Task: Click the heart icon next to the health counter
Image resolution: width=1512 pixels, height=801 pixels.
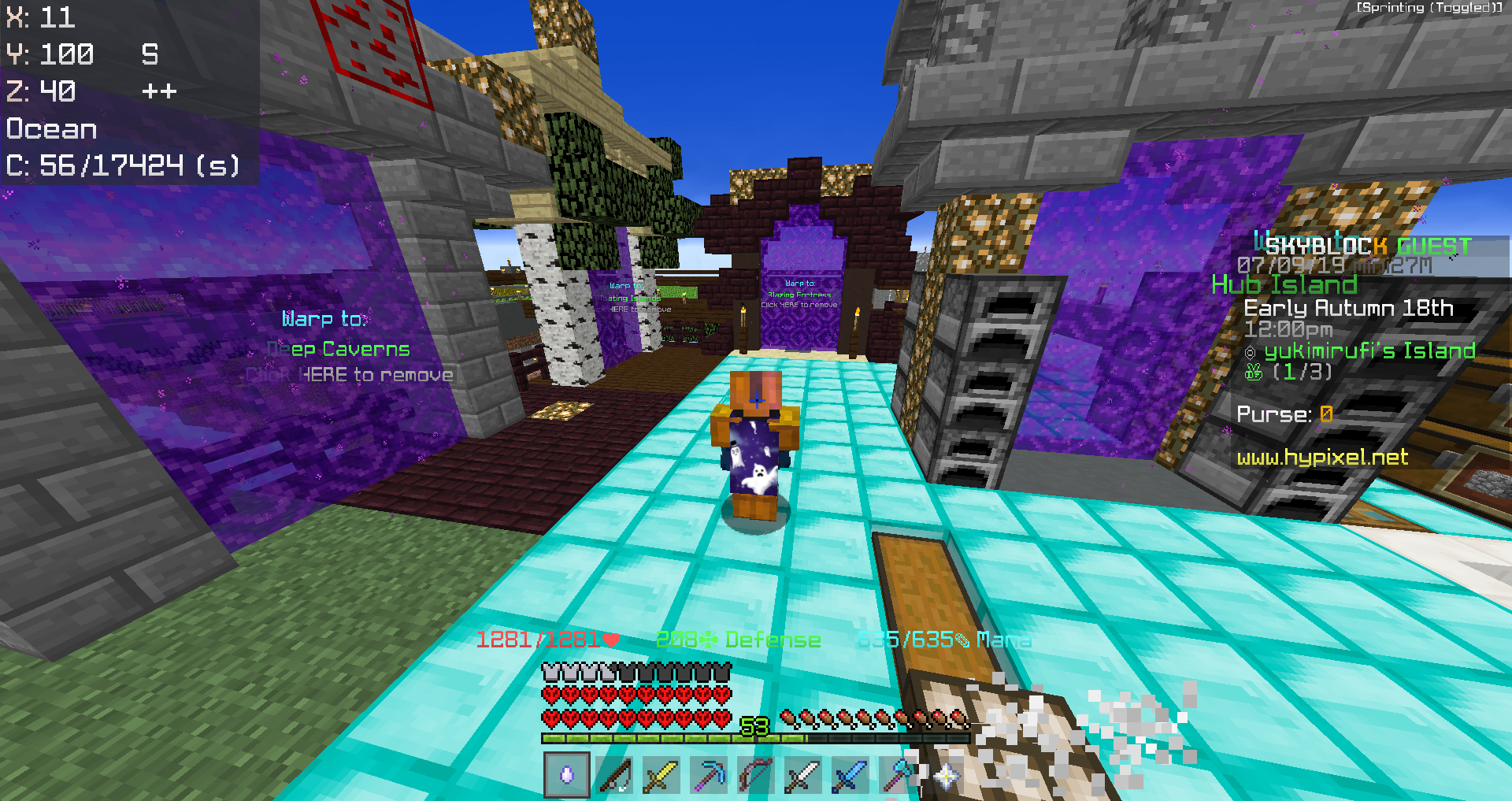Action: pyautogui.click(x=610, y=640)
